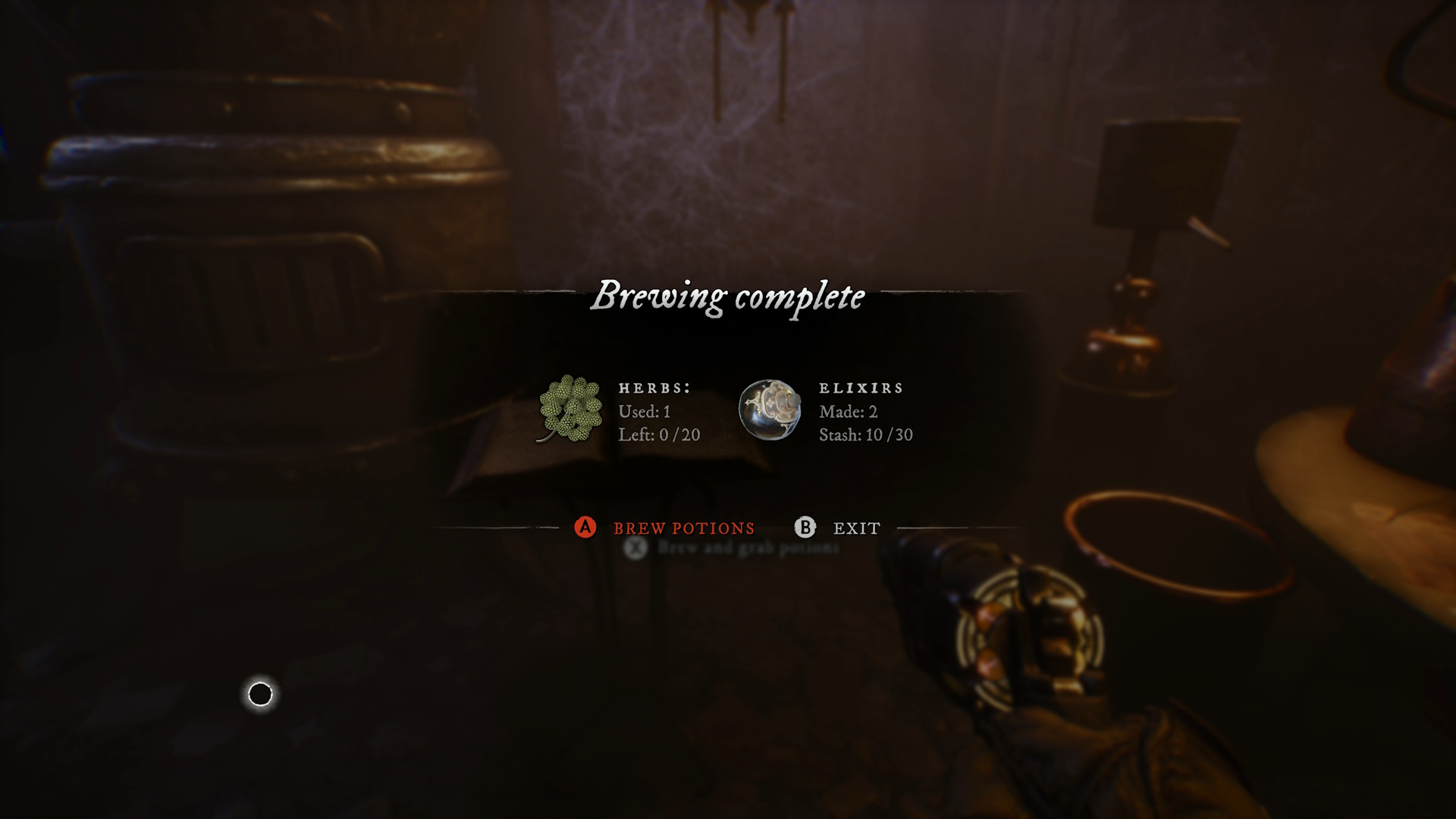Click the Used: 1 stat text

pos(645,412)
